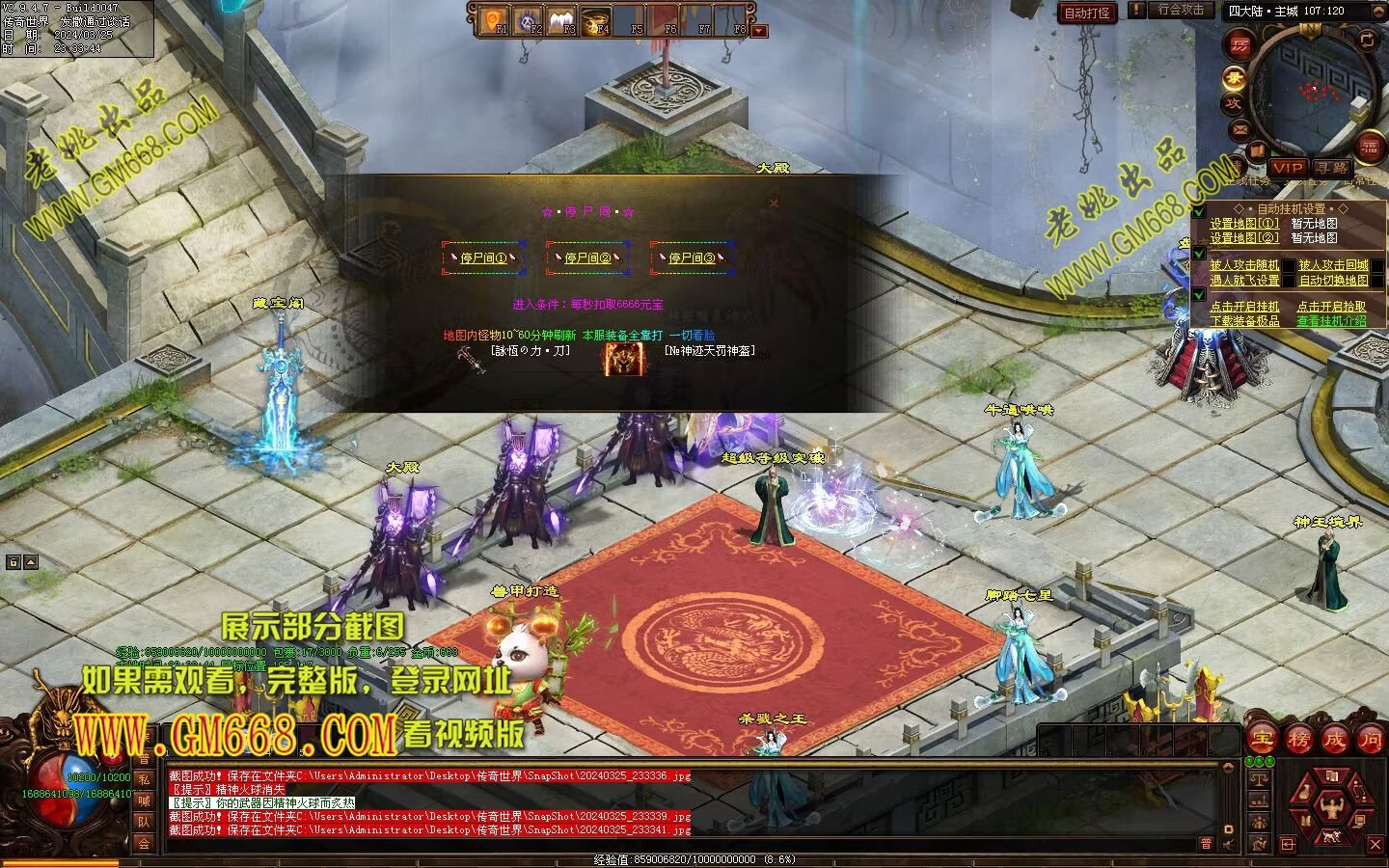Choose the 停尸间② entrance option
Viewport: 1389px width, 868px height.
[587, 258]
